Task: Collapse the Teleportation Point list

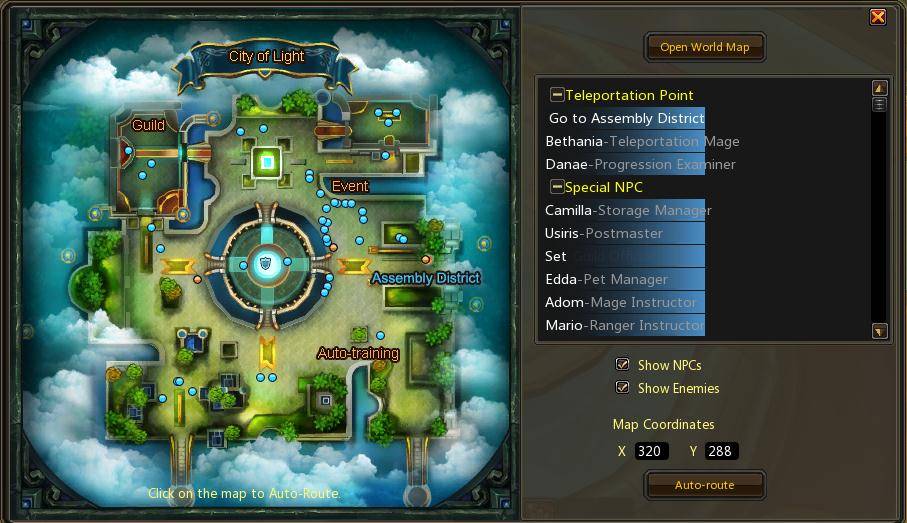Action: click(557, 95)
